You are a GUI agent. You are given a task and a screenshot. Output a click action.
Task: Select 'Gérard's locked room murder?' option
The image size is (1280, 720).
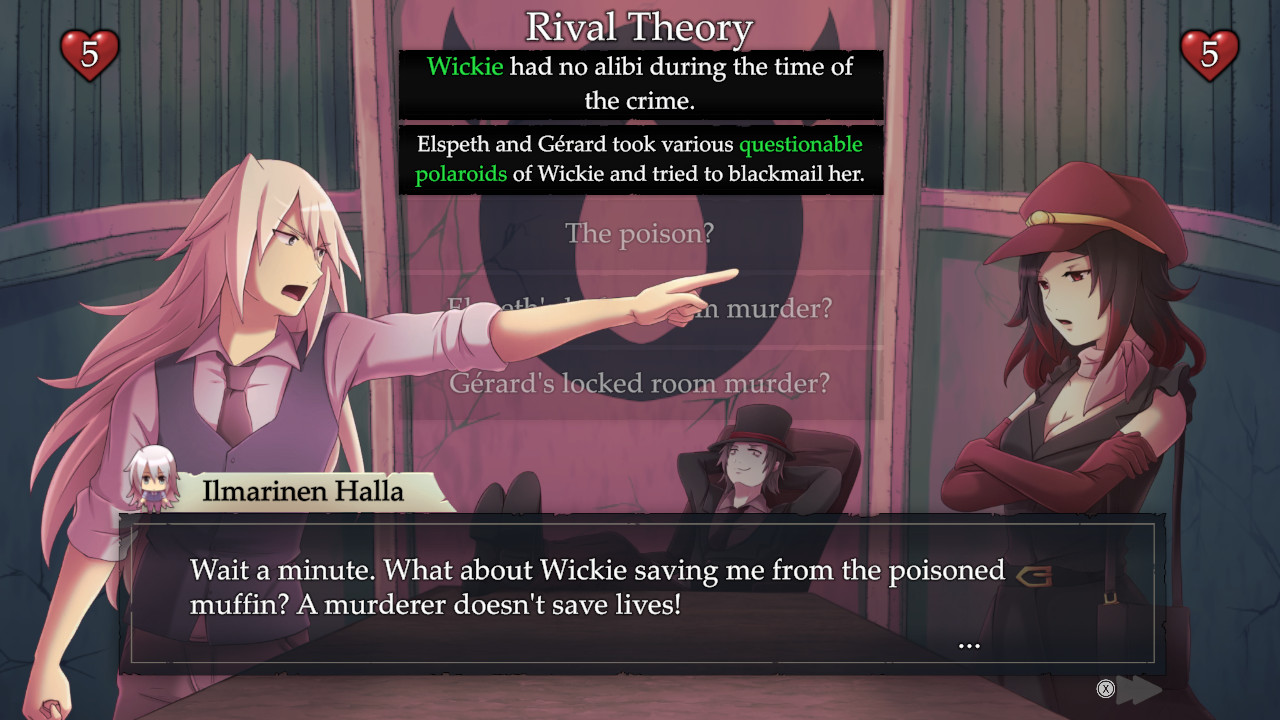(x=640, y=383)
